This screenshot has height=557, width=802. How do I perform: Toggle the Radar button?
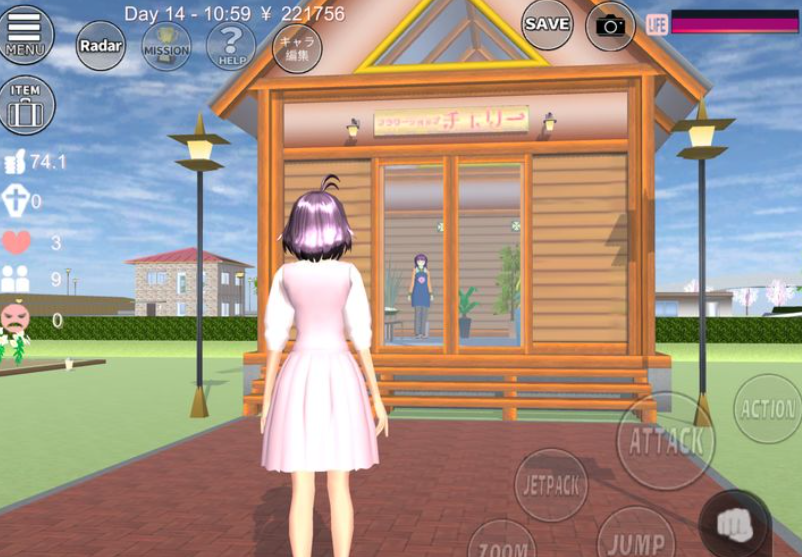point(101,45)
